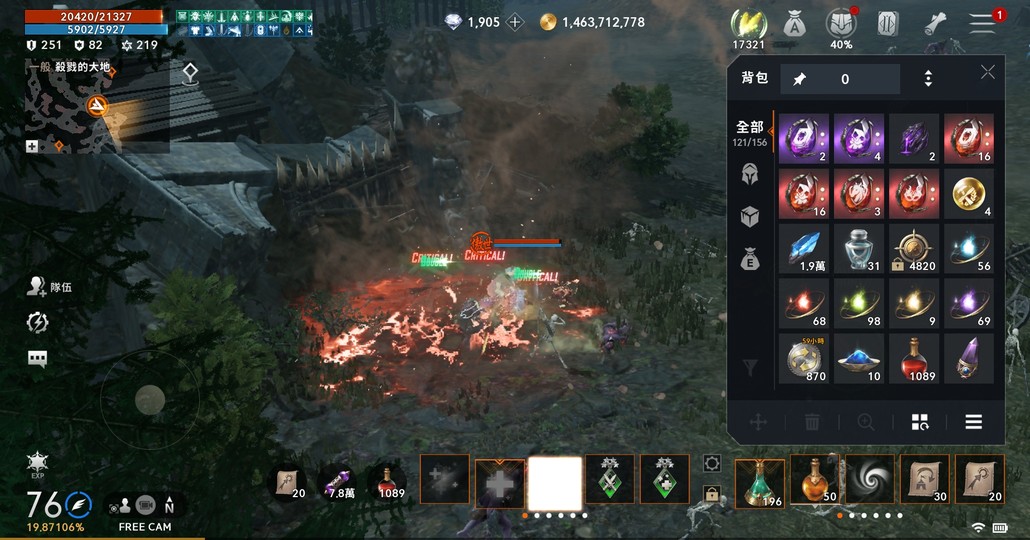The height and width of the screenshot is (540, 1030).
Task: Choose the blue dish item with count 10
Action: (859, 358)
